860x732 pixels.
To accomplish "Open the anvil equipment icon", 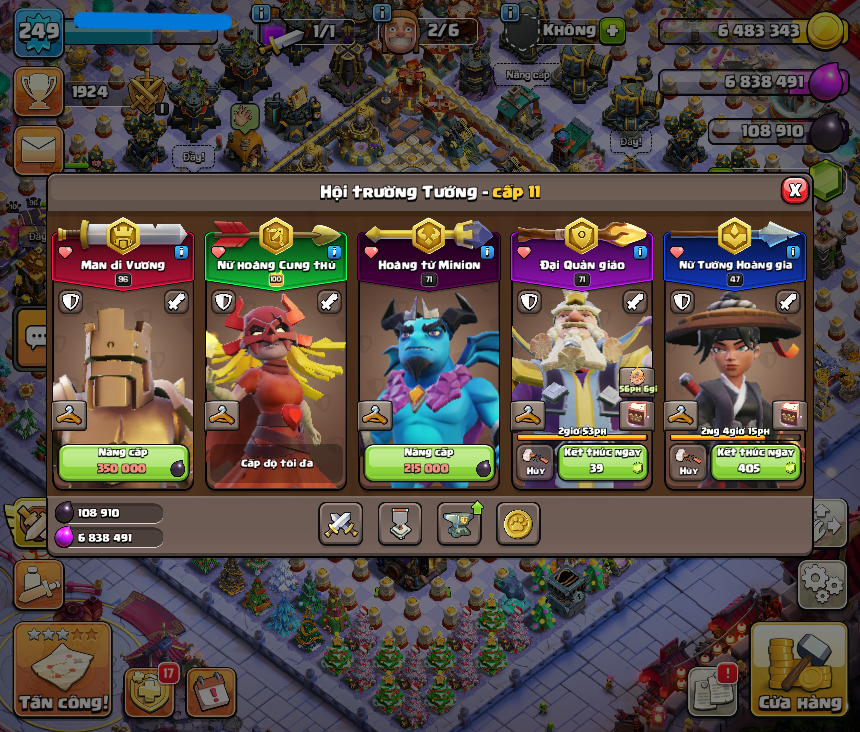I will [459, 523].
